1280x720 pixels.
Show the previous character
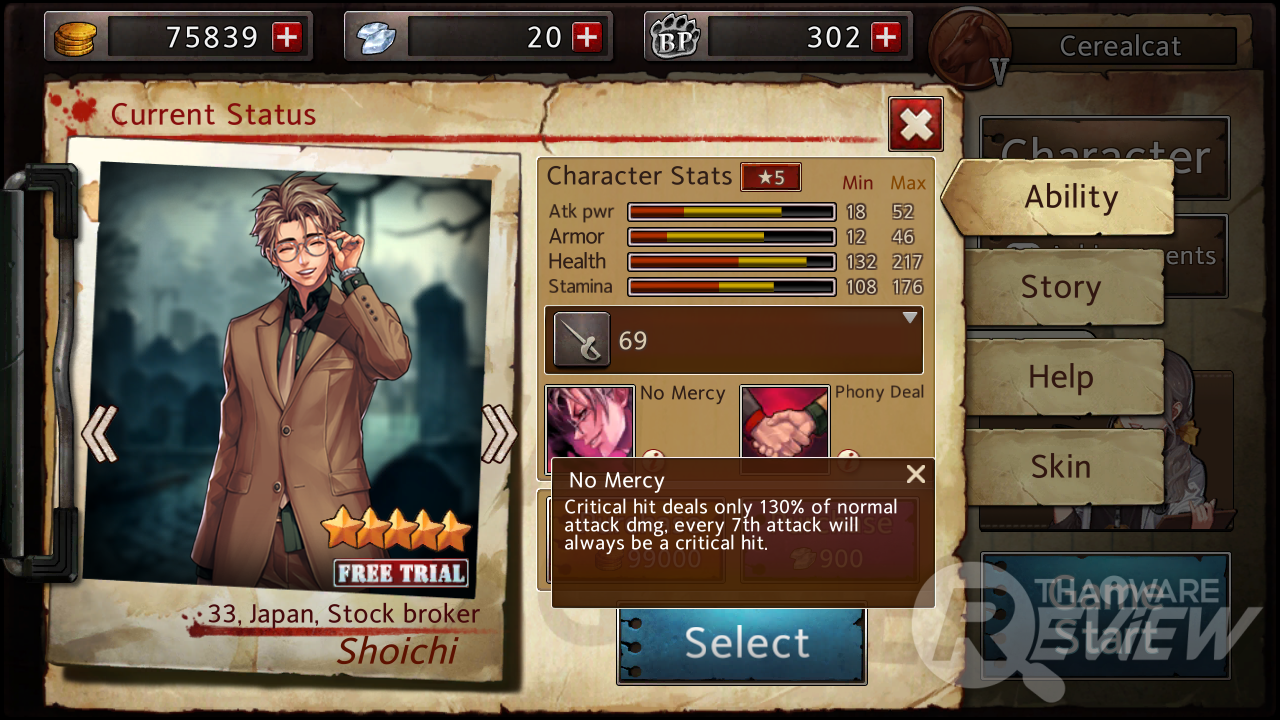99,434
